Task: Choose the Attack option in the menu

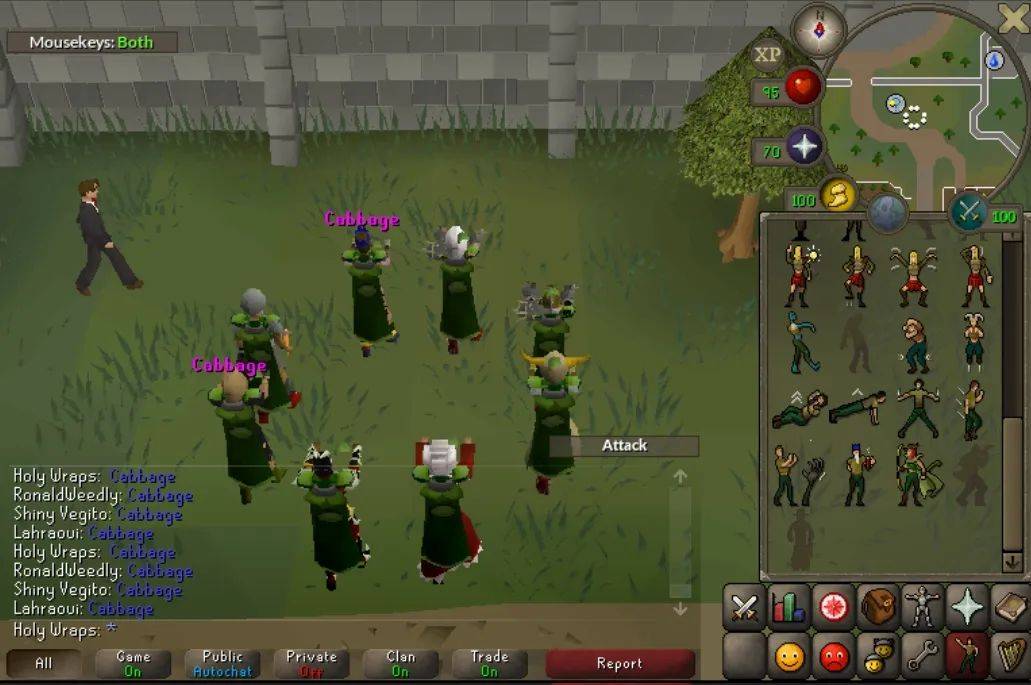Action: 624,446
